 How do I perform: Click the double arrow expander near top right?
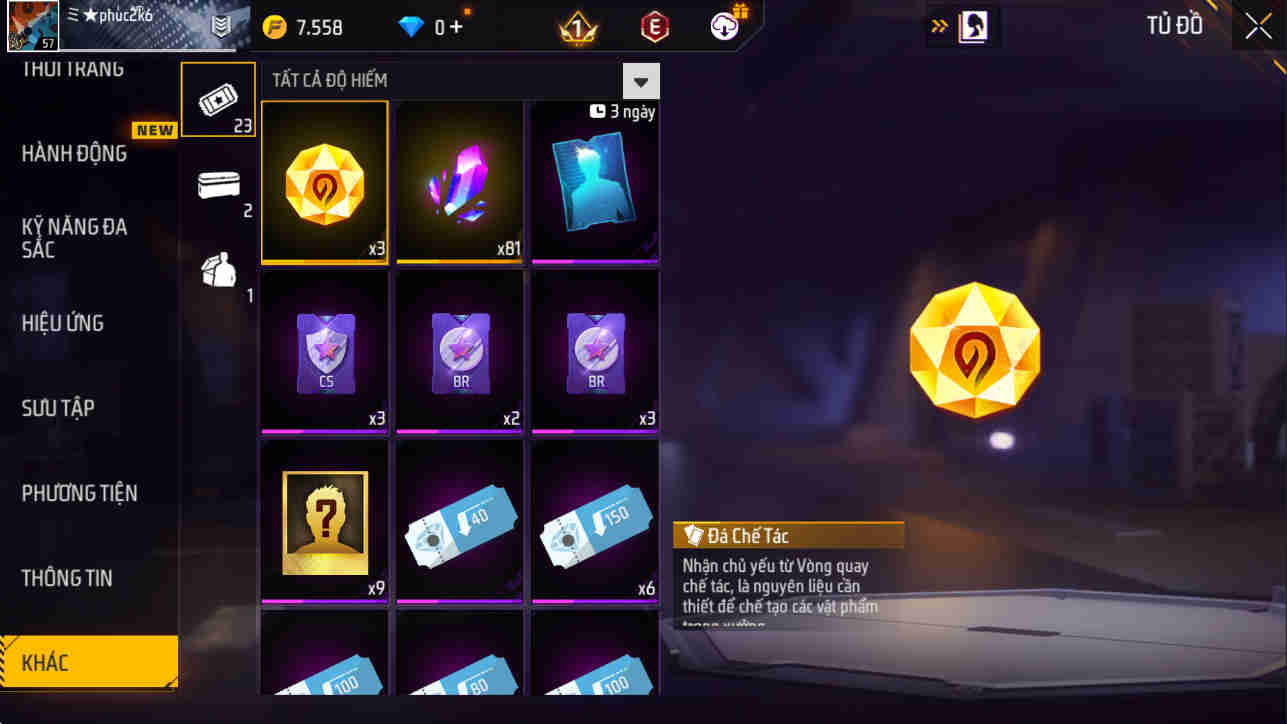click(x=937, y=26)
